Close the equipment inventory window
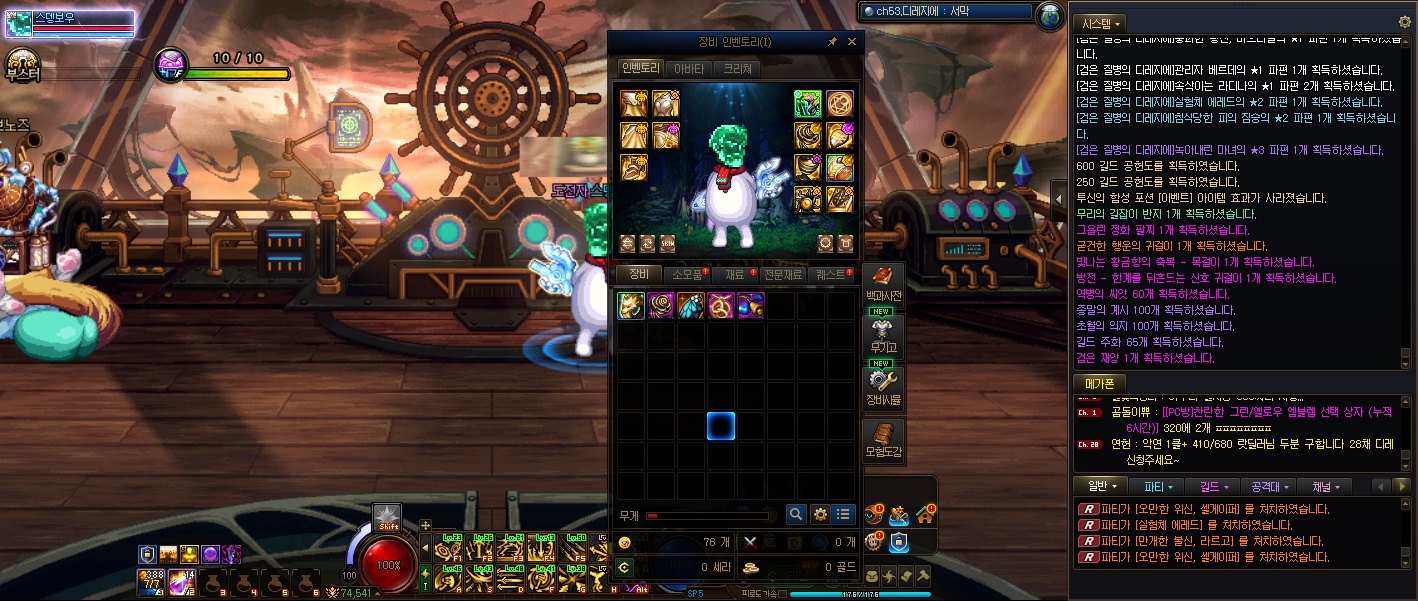This screenshot has width=1418, height=601. click(x=852, y=42)
